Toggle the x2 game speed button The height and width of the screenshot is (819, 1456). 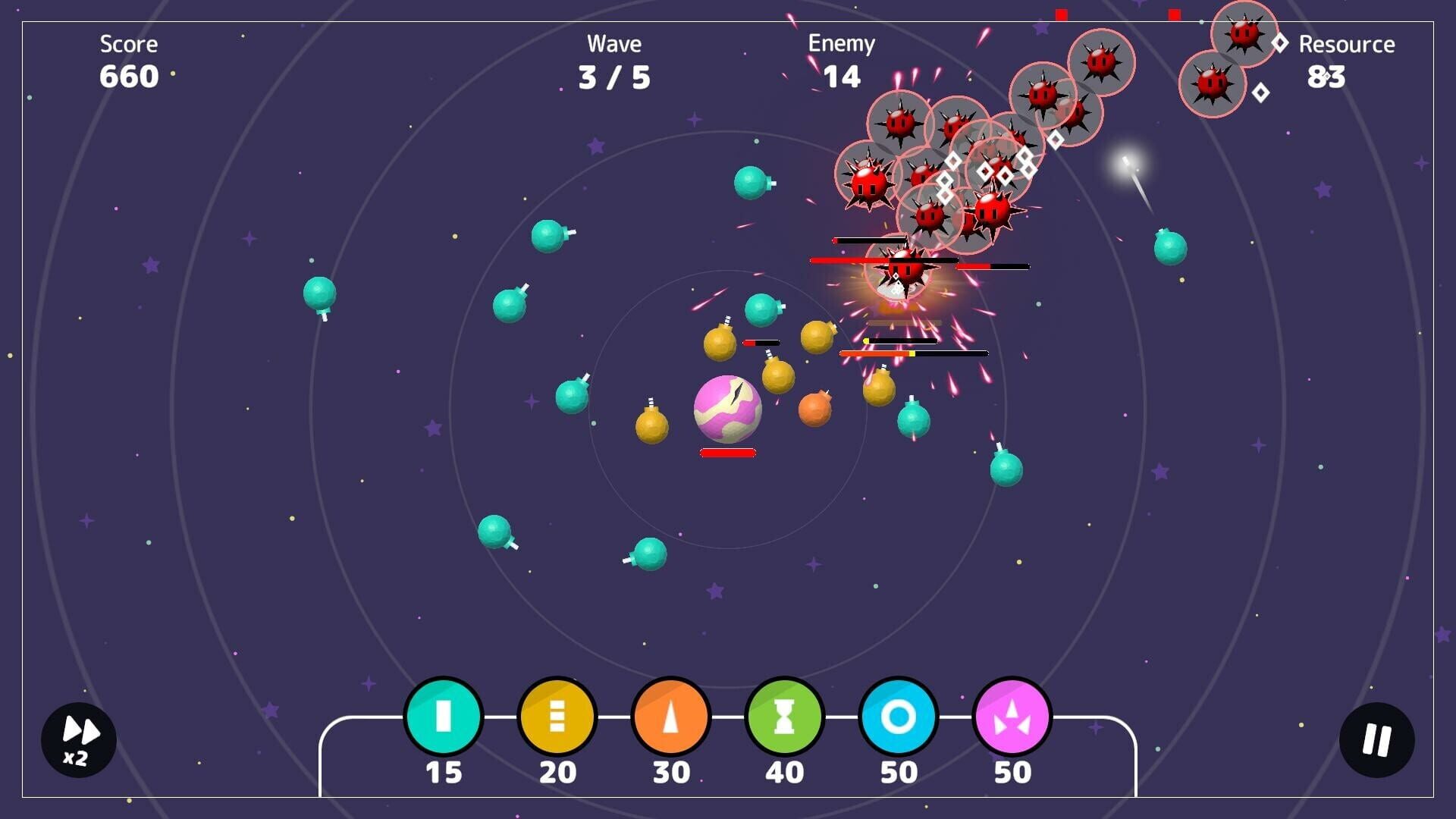pyautogui.click(x=78, y=739)
